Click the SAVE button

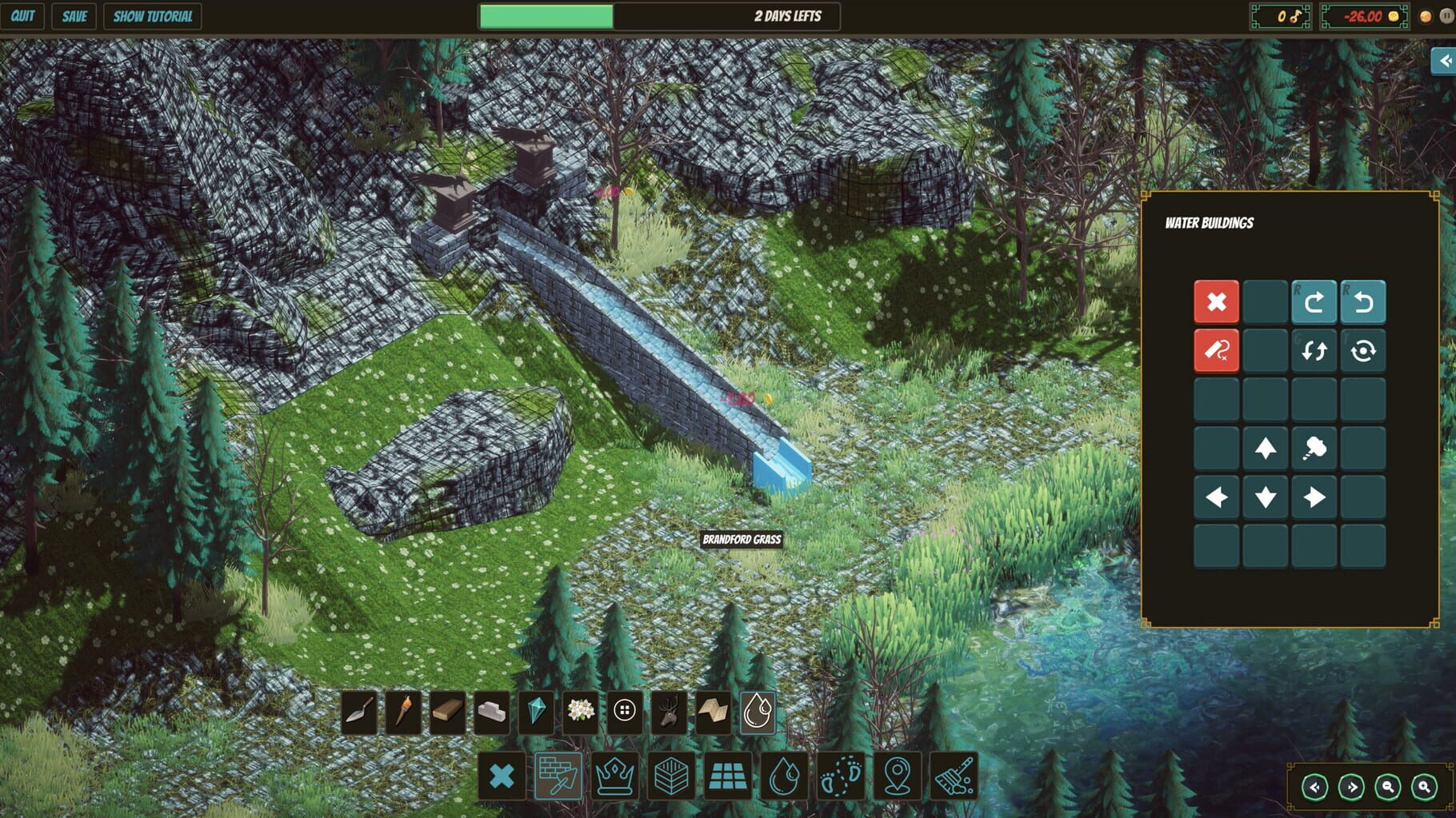tap(74, 15)
